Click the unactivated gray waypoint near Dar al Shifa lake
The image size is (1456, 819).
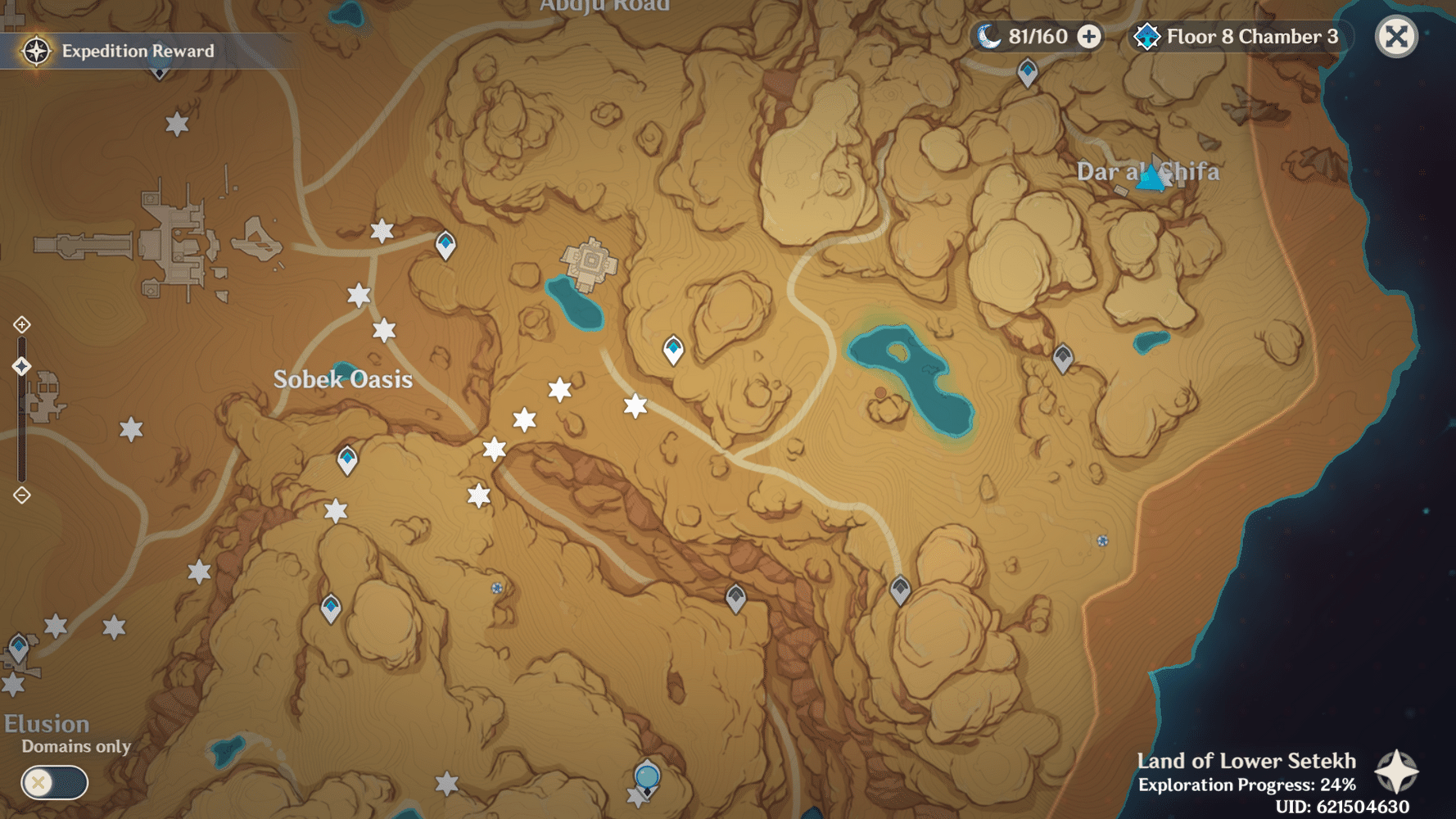(1063, 357)
